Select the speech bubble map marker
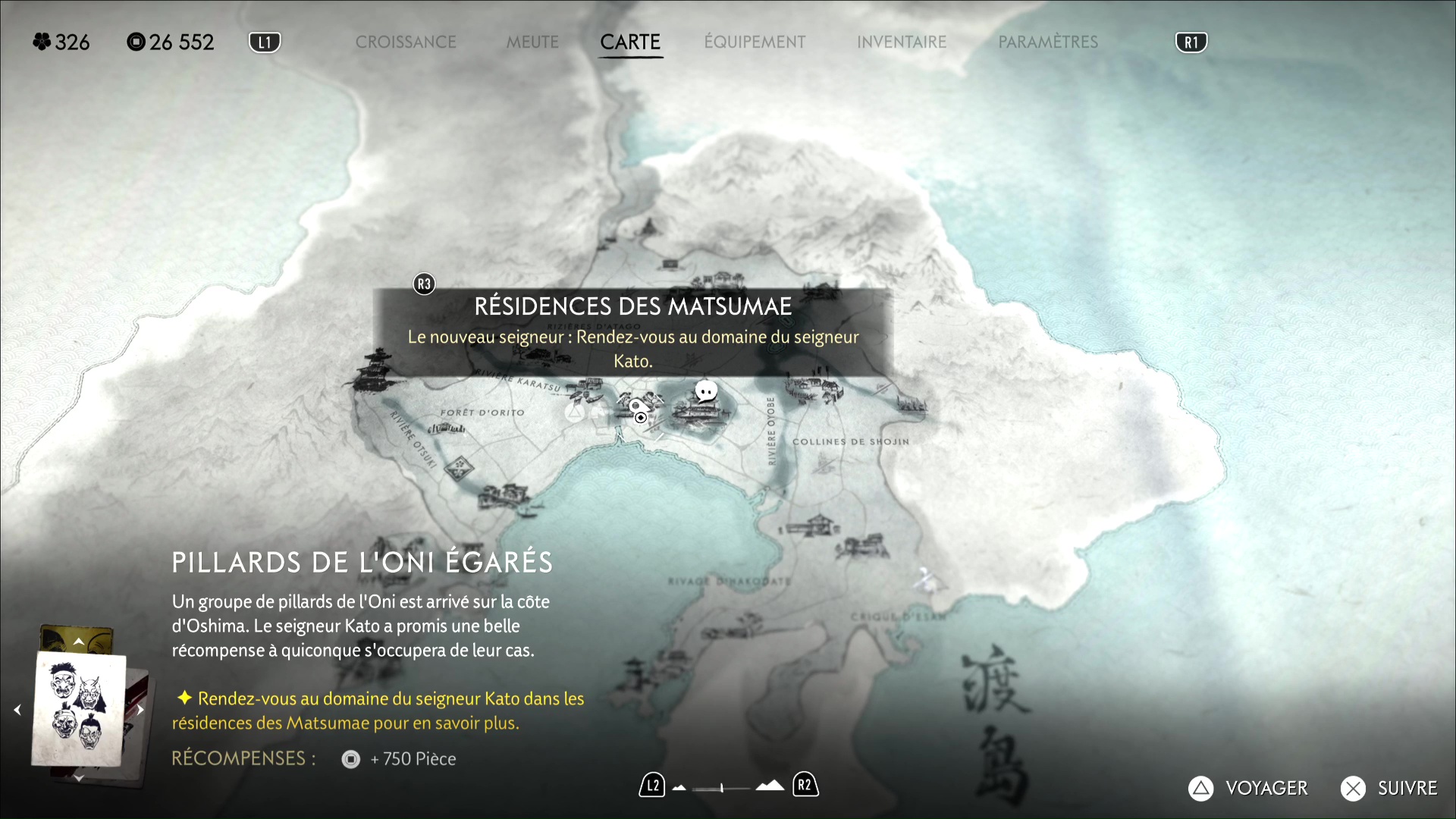This screenshot has height=819, width=1456. [706, 391]
